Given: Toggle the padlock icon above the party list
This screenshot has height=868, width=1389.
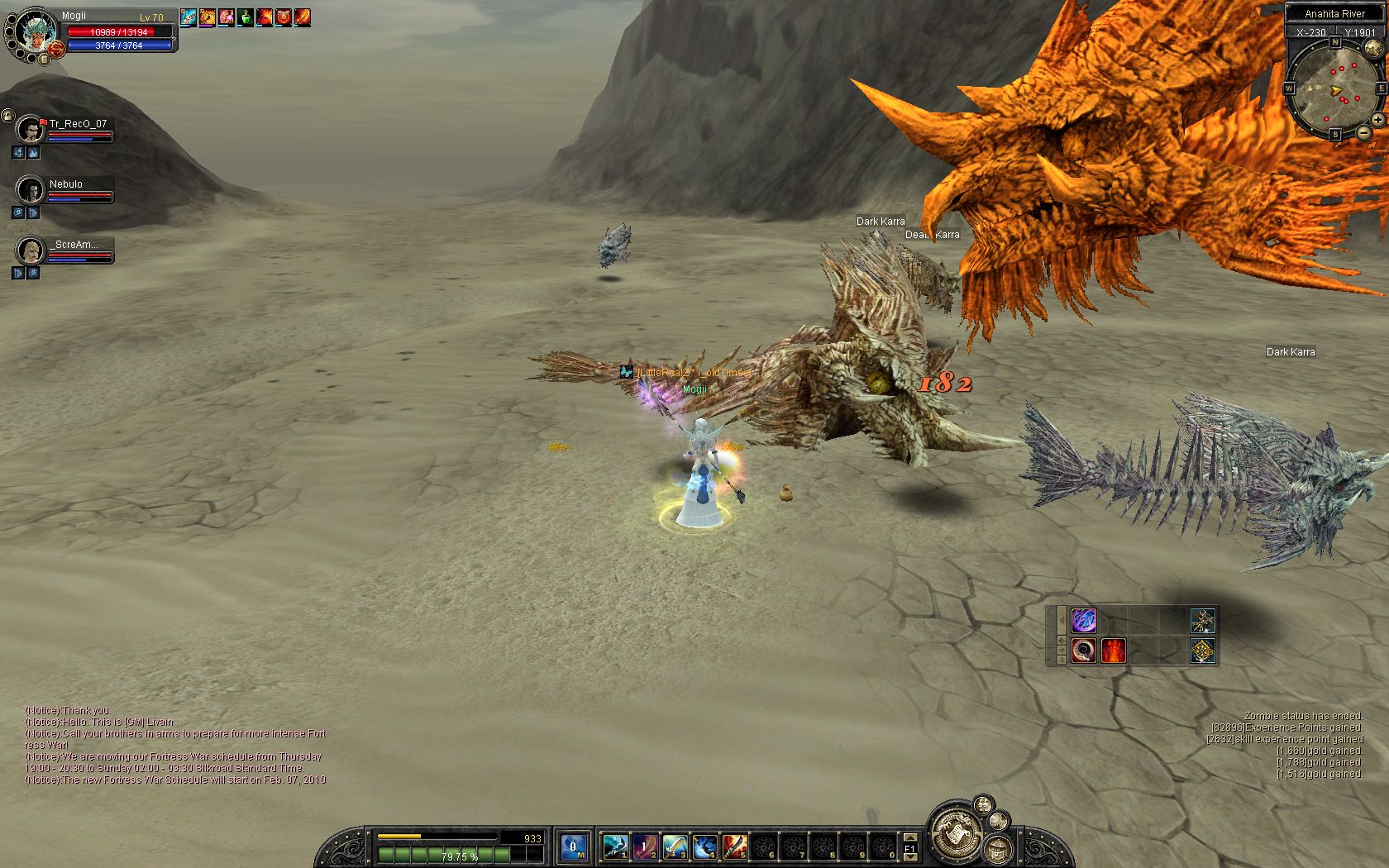Looking at the screenshot, I should coord(7,115).
